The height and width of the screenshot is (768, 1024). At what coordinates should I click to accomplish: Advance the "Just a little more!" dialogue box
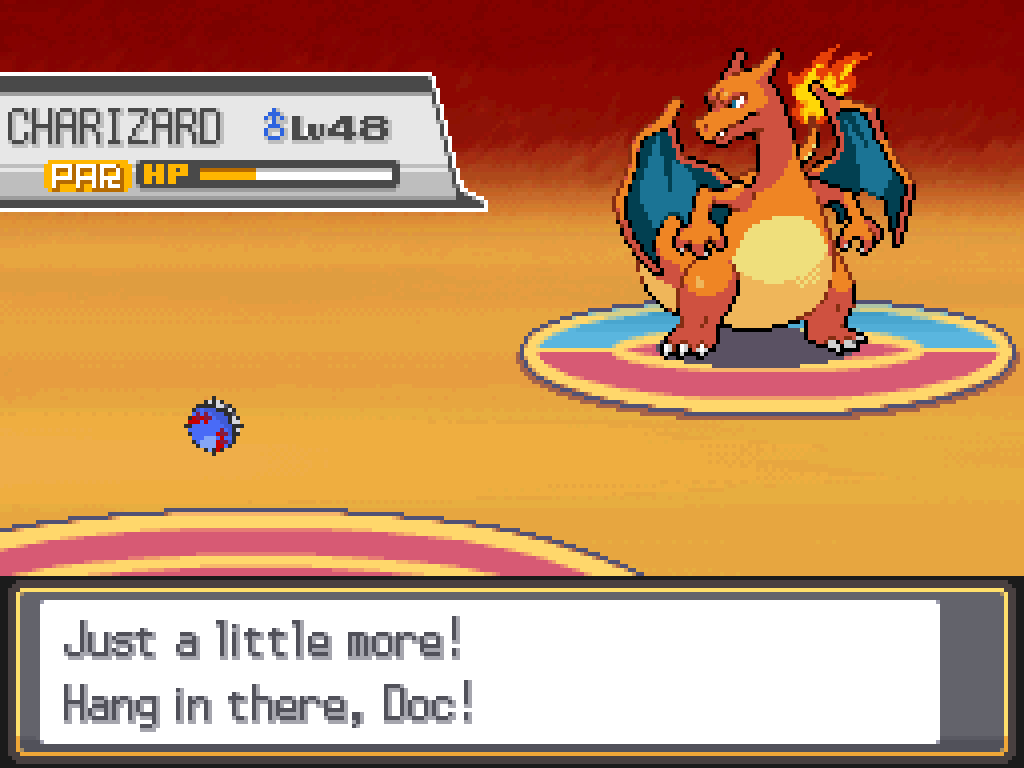click(x=490, y=672)
